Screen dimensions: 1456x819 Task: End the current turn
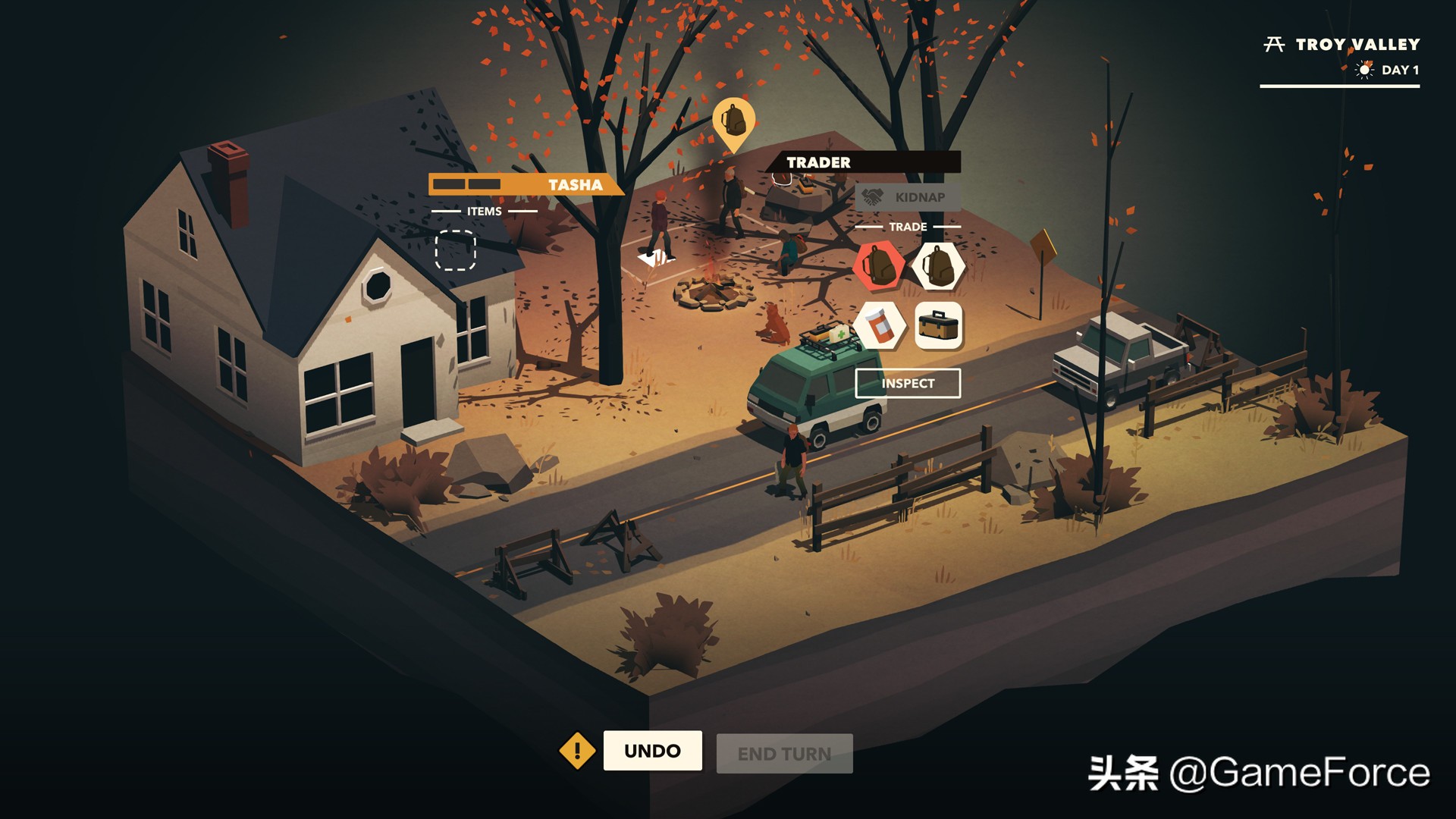point(784,754)
